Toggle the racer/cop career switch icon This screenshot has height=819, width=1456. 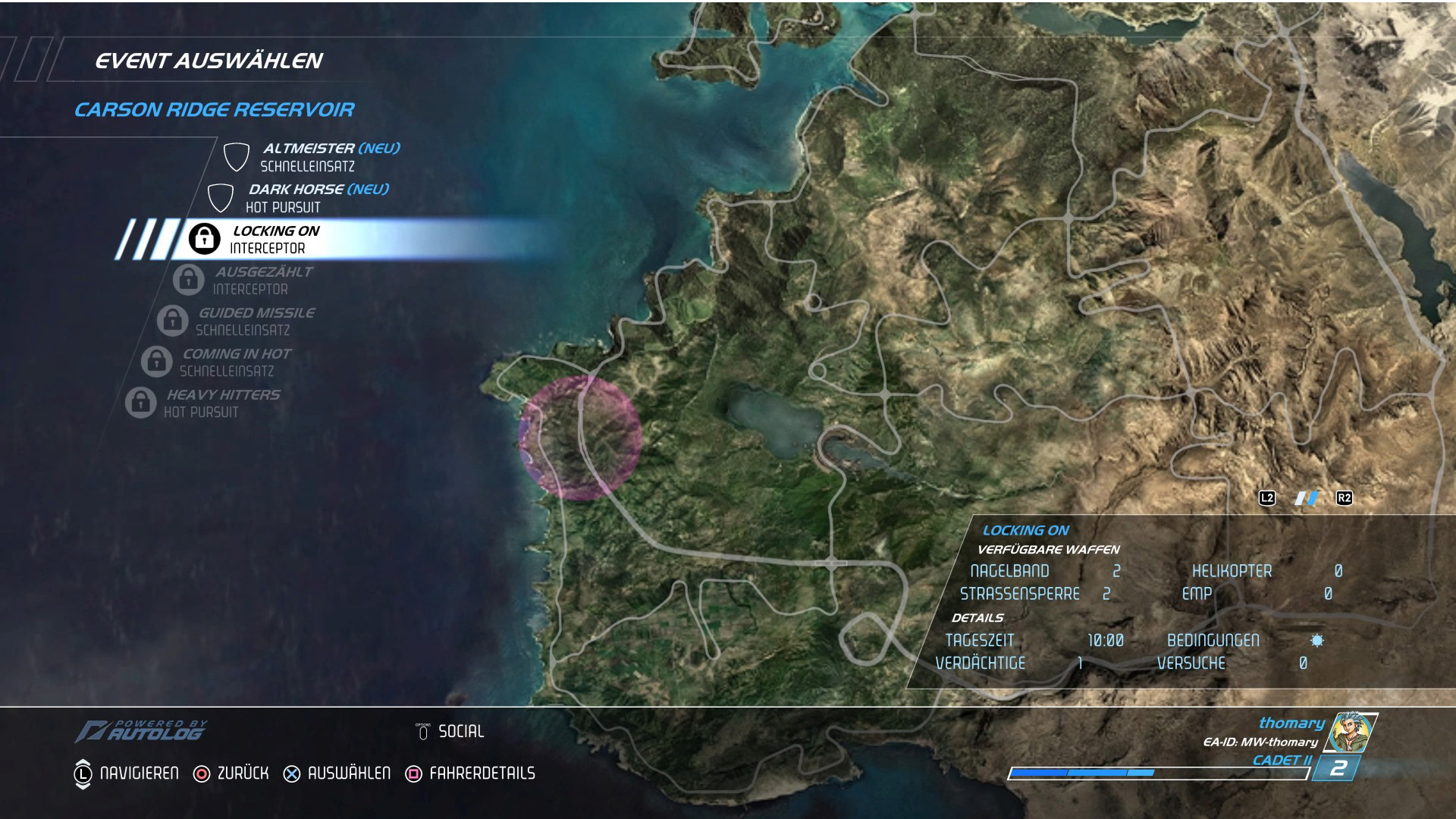pos(1306,498)
